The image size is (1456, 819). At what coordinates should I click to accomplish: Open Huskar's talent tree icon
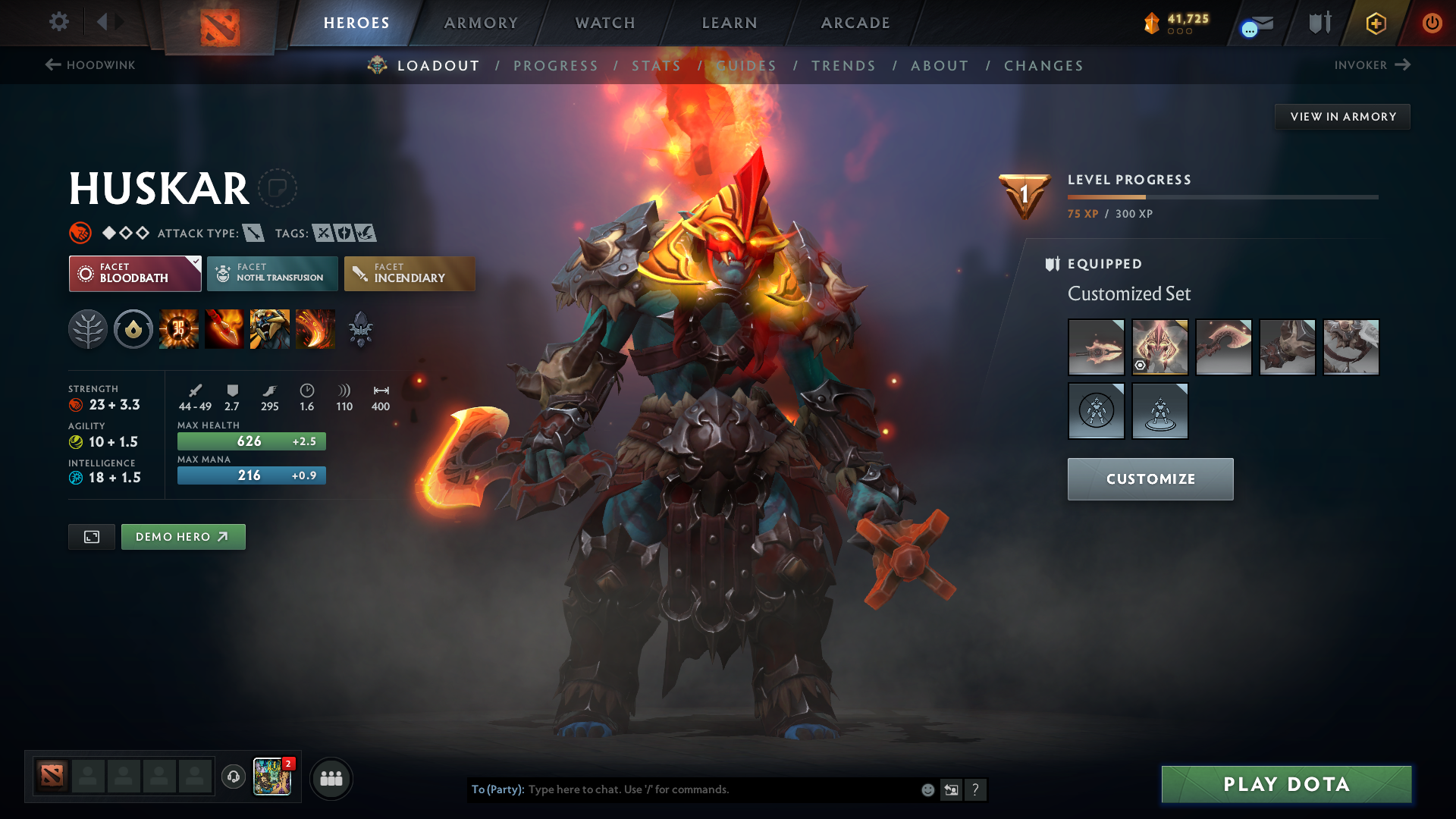click(x=88, y=328)
